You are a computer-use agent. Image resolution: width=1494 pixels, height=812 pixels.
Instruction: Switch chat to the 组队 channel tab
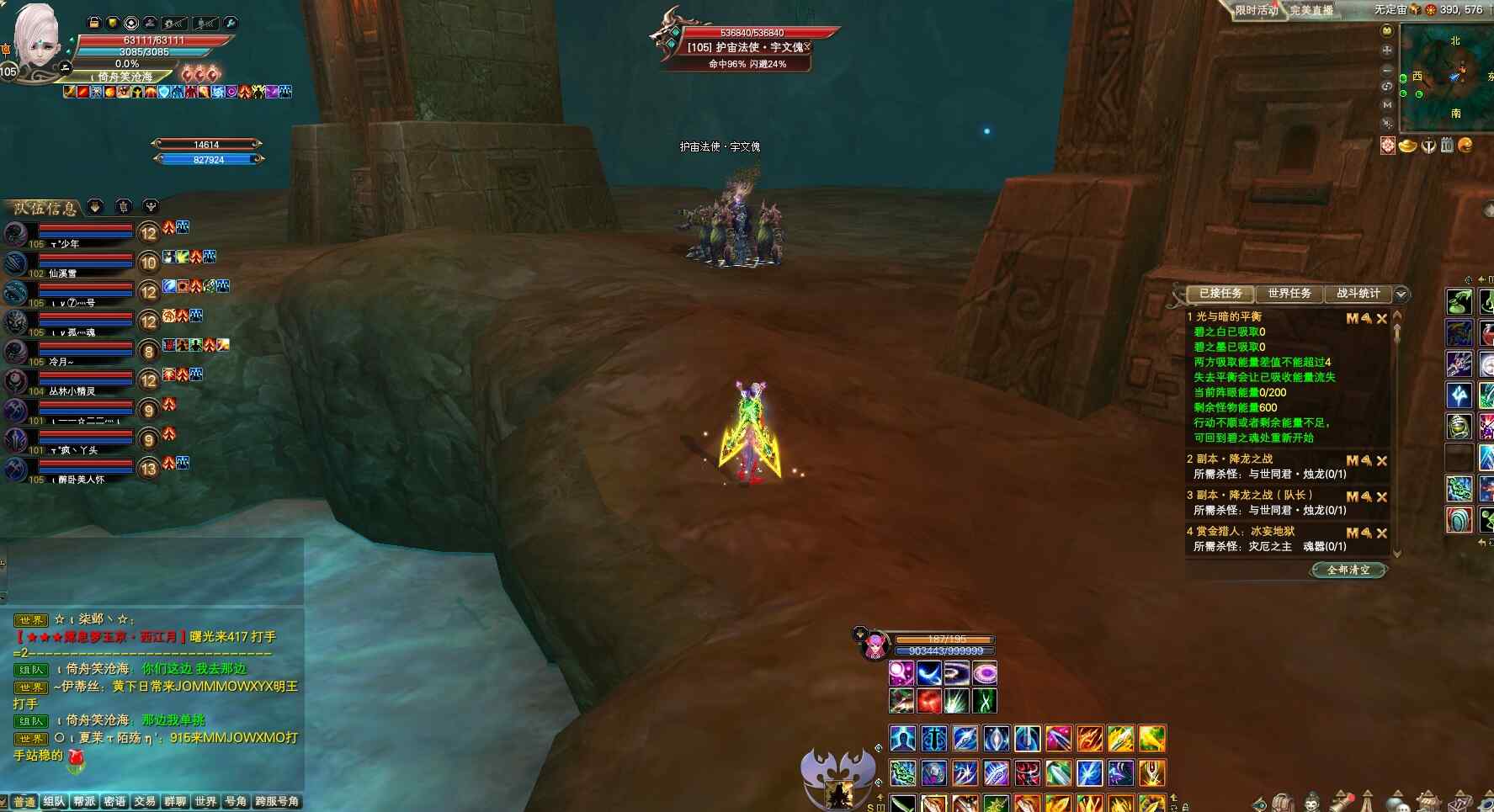tap(54, 802)
